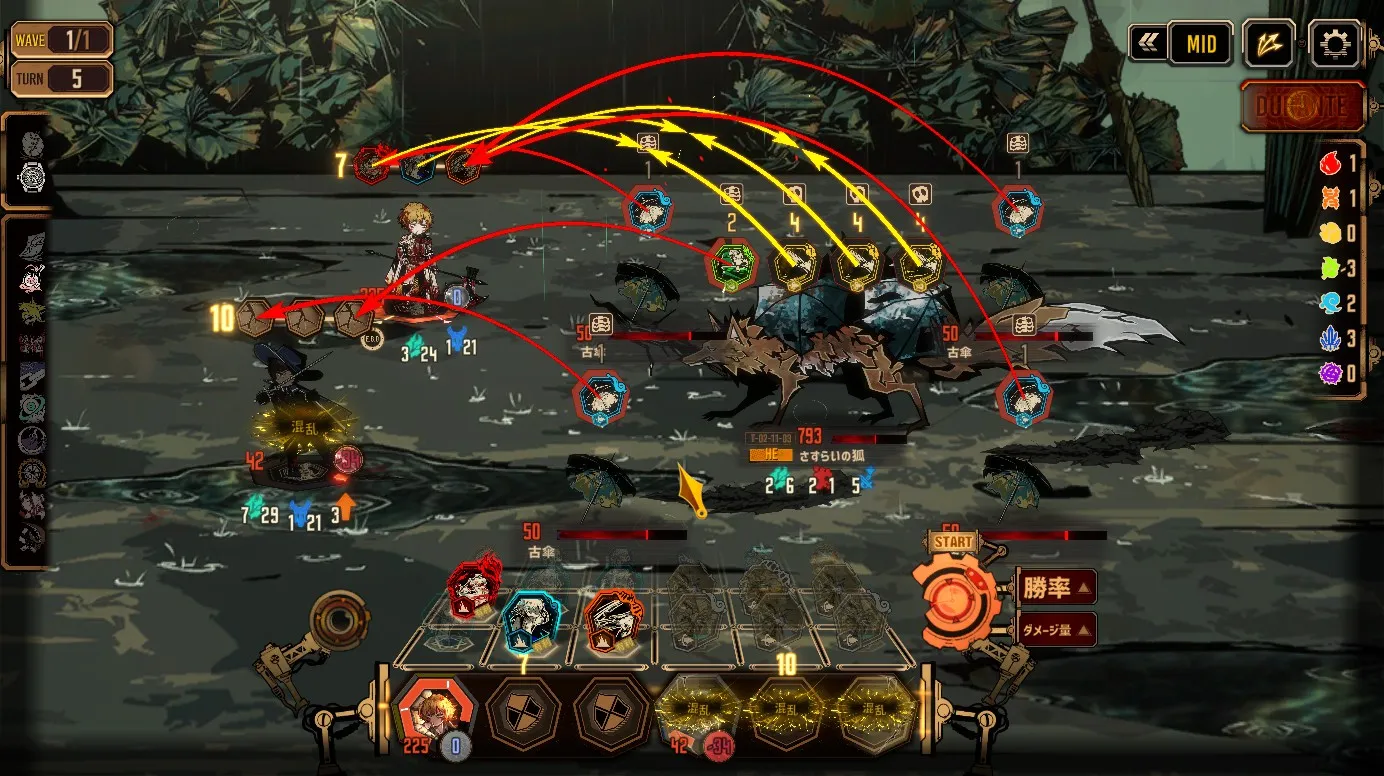
Task: Open the settings gear menu
Action: pyautogui.click(x=1335, y=44)
